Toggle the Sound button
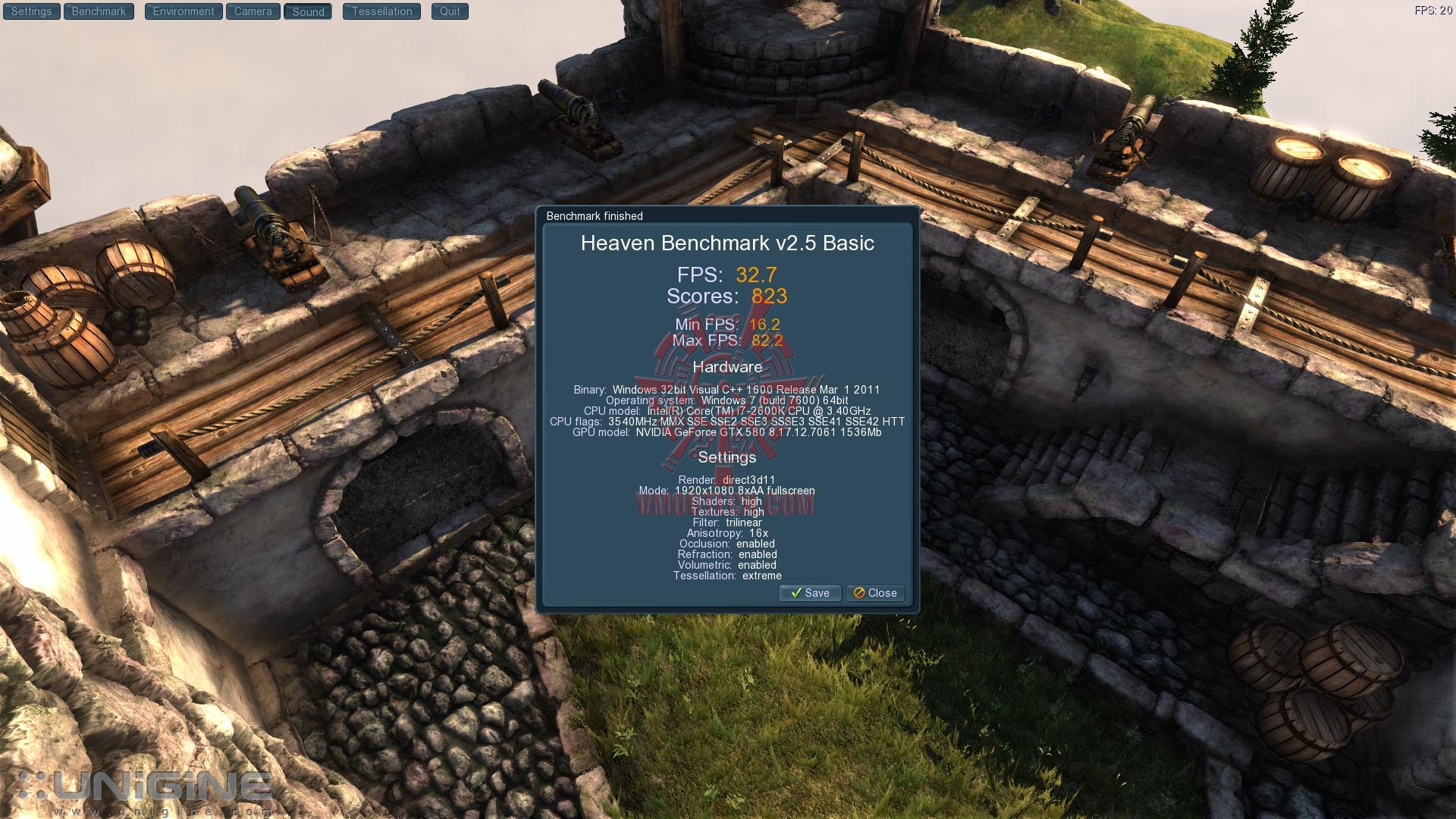Viewport: 1456px width, 819px height. pyautogui.click(x=308, y=11)
